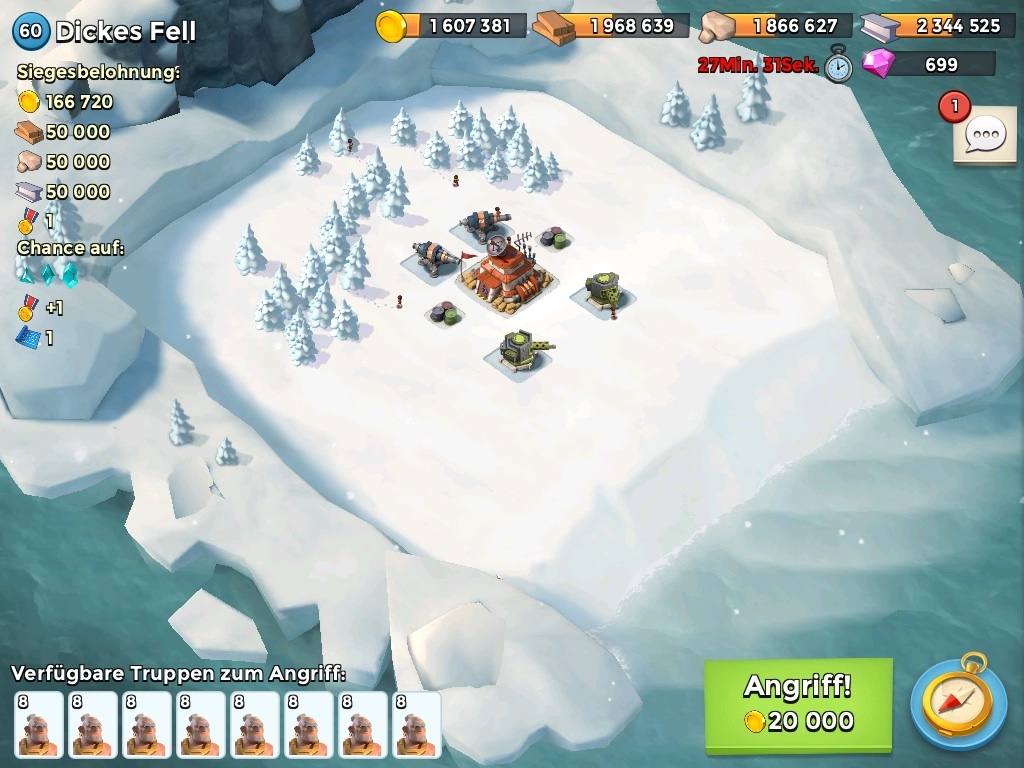Select the wood resource bar
Image resolution: width=1024 pixels, height=768 pixels.
pyautogui.click(x=612, y=26)
